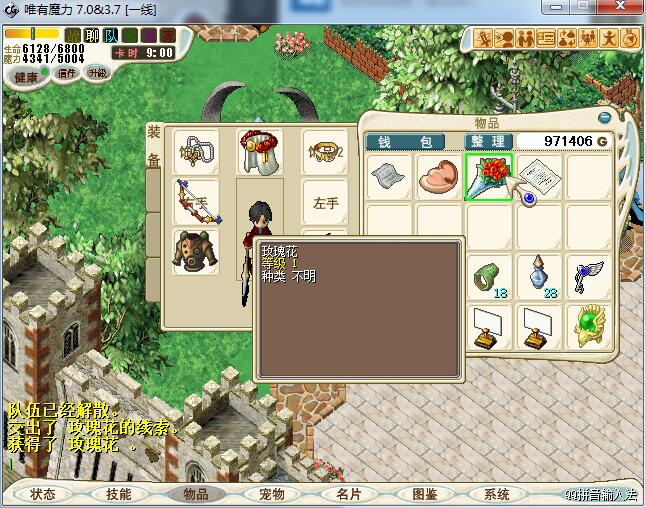
Task: Toggle the 聊 chat channel button
Action: (x=92, y=35)
